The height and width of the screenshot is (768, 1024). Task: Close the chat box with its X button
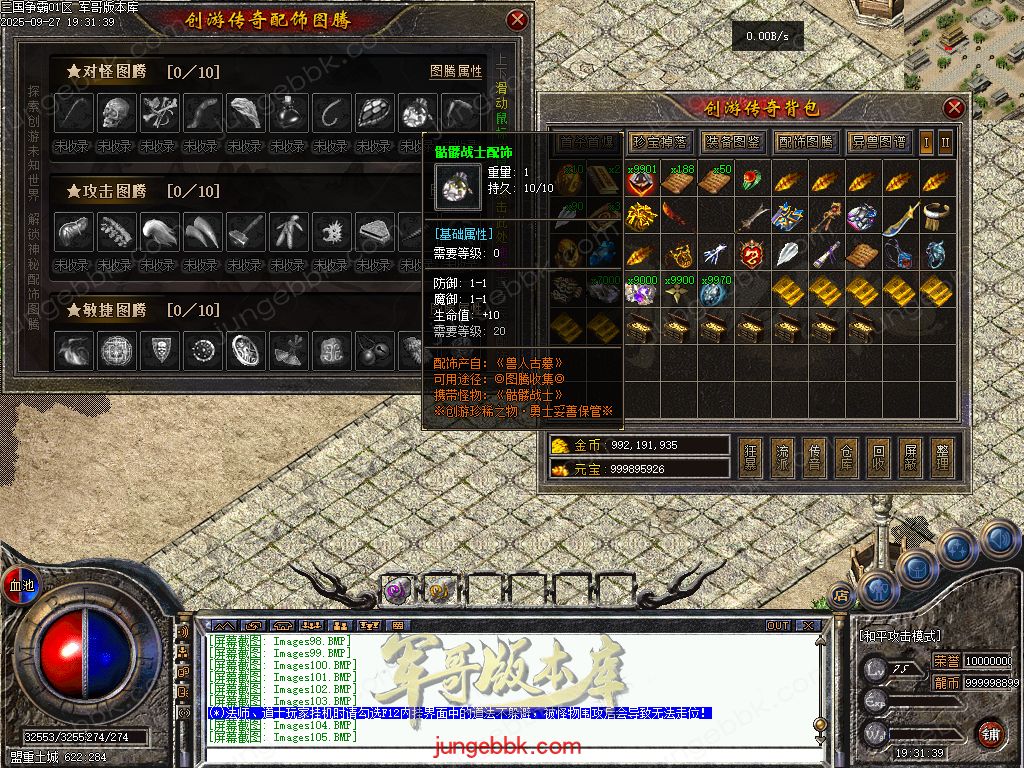(808, 625)
